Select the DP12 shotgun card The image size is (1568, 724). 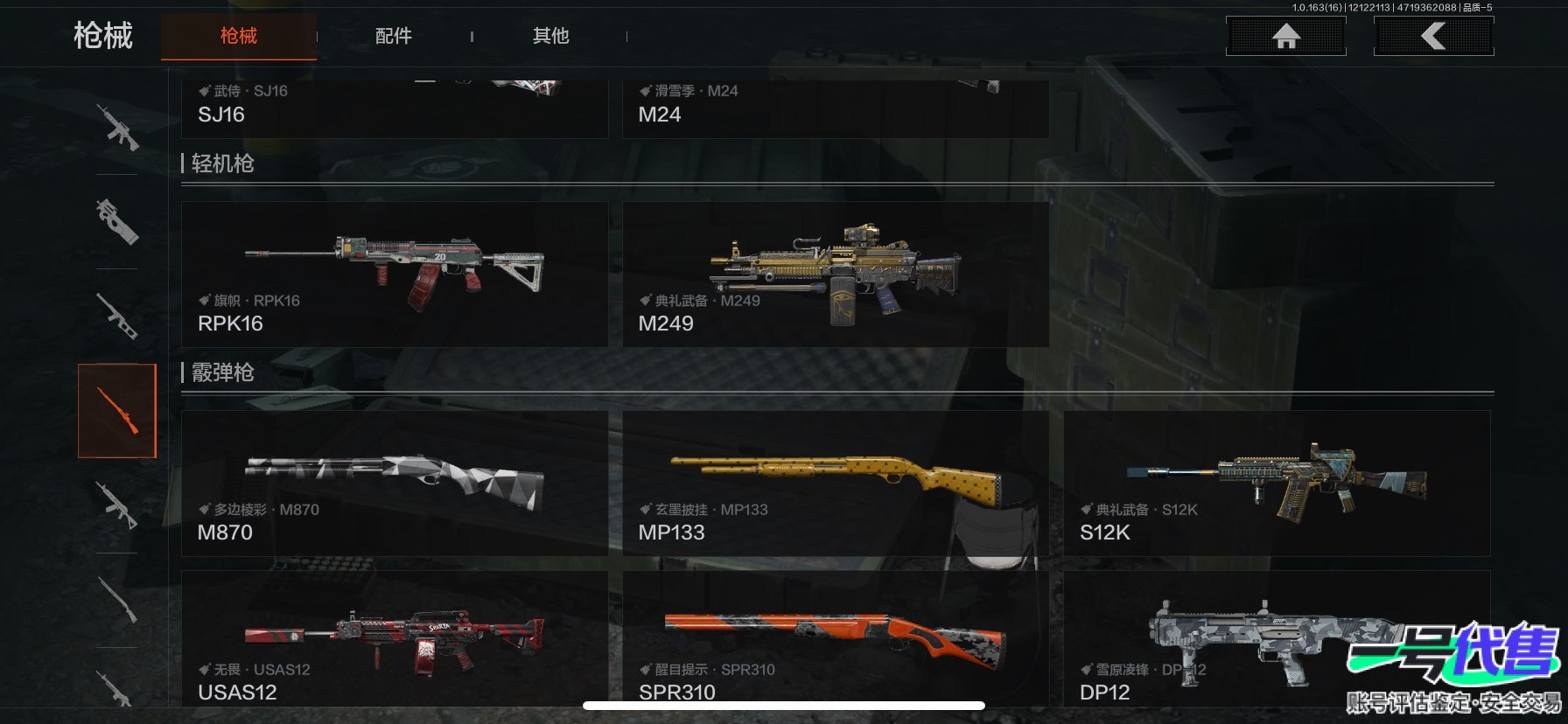(x=1225, y=639)
